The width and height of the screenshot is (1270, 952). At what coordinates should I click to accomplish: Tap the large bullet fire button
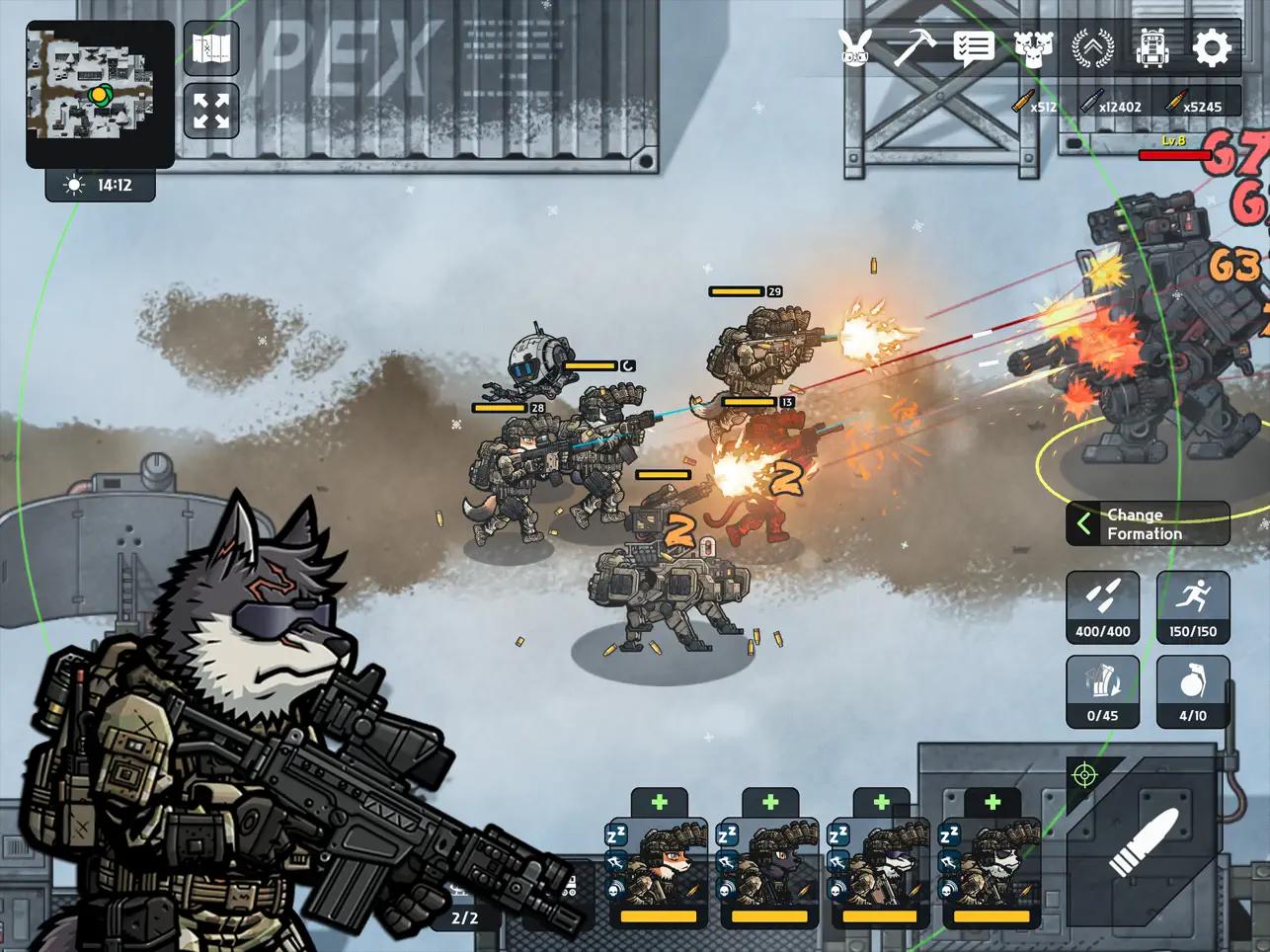(x=1144, y=839)
